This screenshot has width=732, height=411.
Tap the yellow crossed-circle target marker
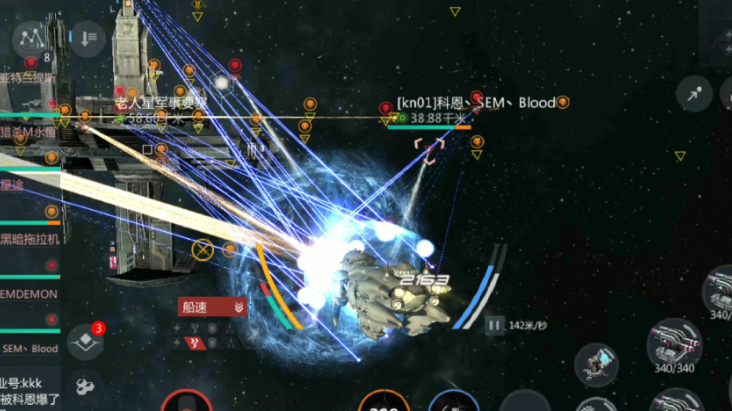click(203, 249)
